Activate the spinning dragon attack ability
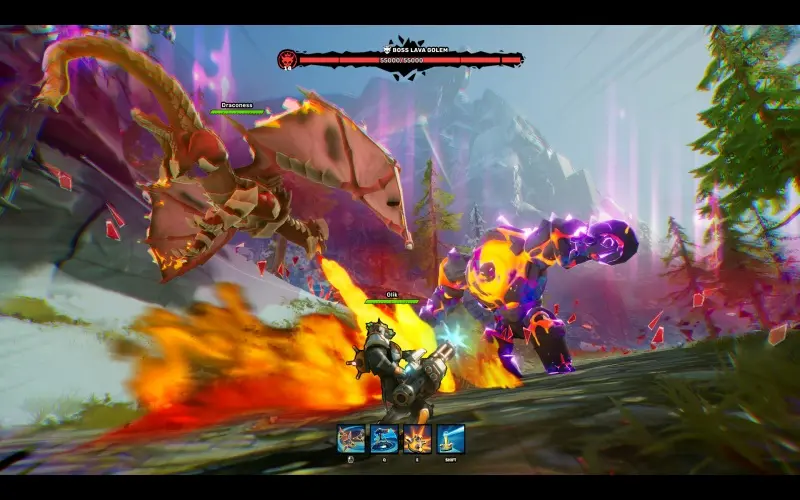The image size is (800, 500). 351,438
